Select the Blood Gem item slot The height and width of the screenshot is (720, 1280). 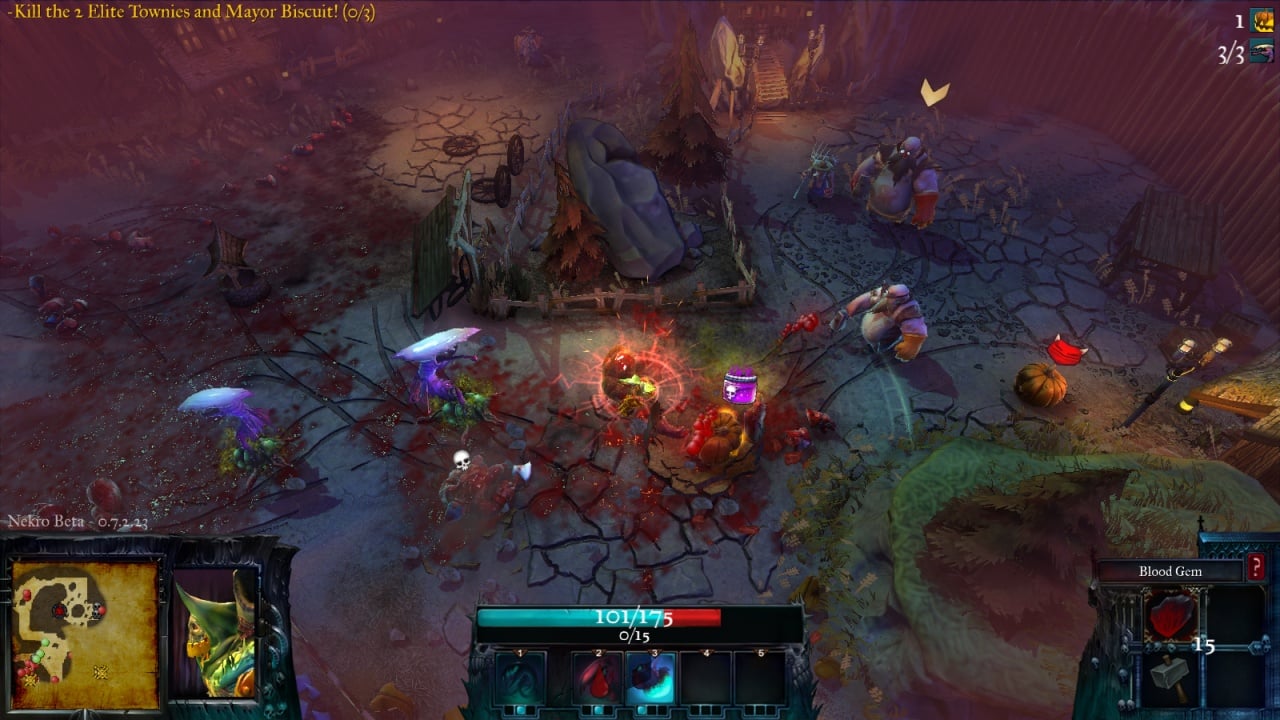(1170, 616)
